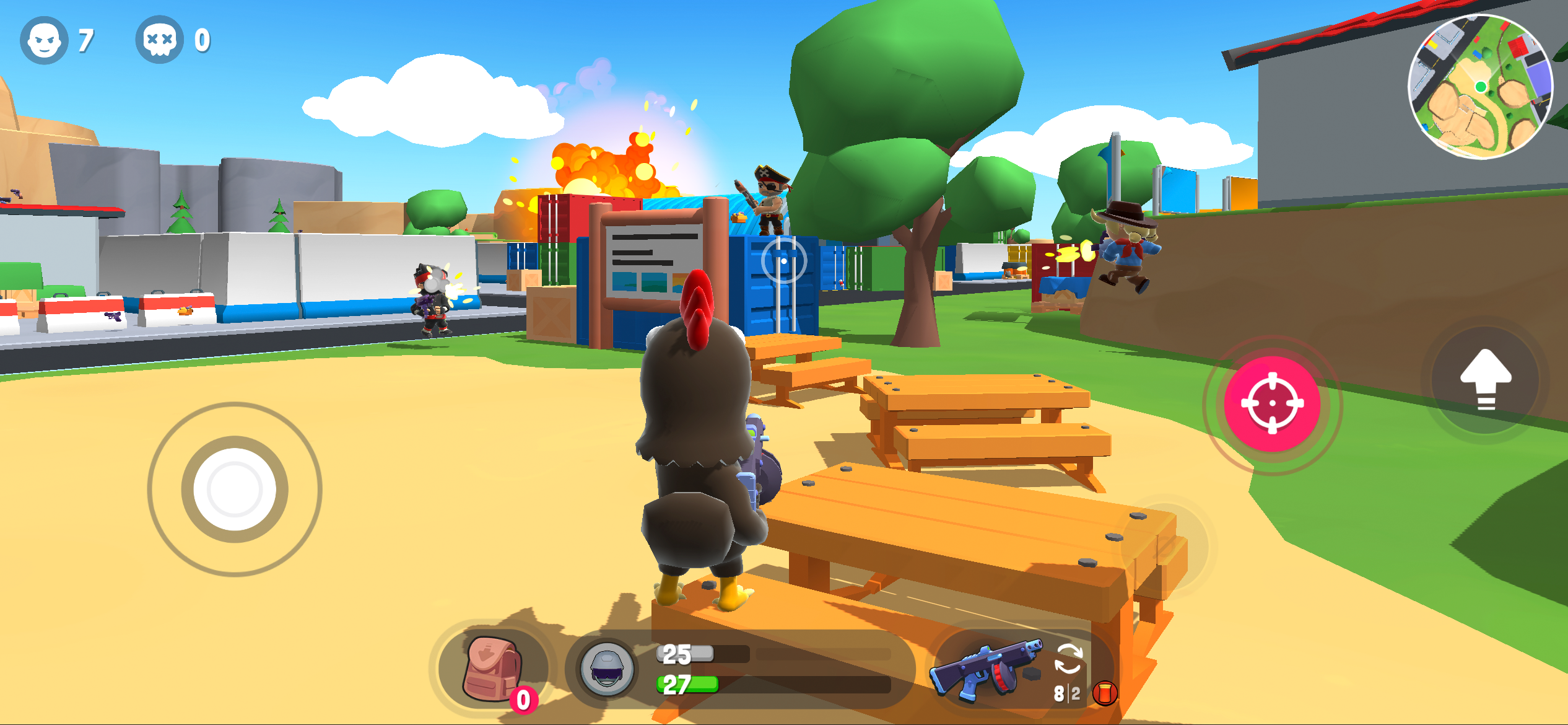Viewport: 1568px width, 725px height.
Task: Tap the kill count number 0
Action: click(203, 41)
